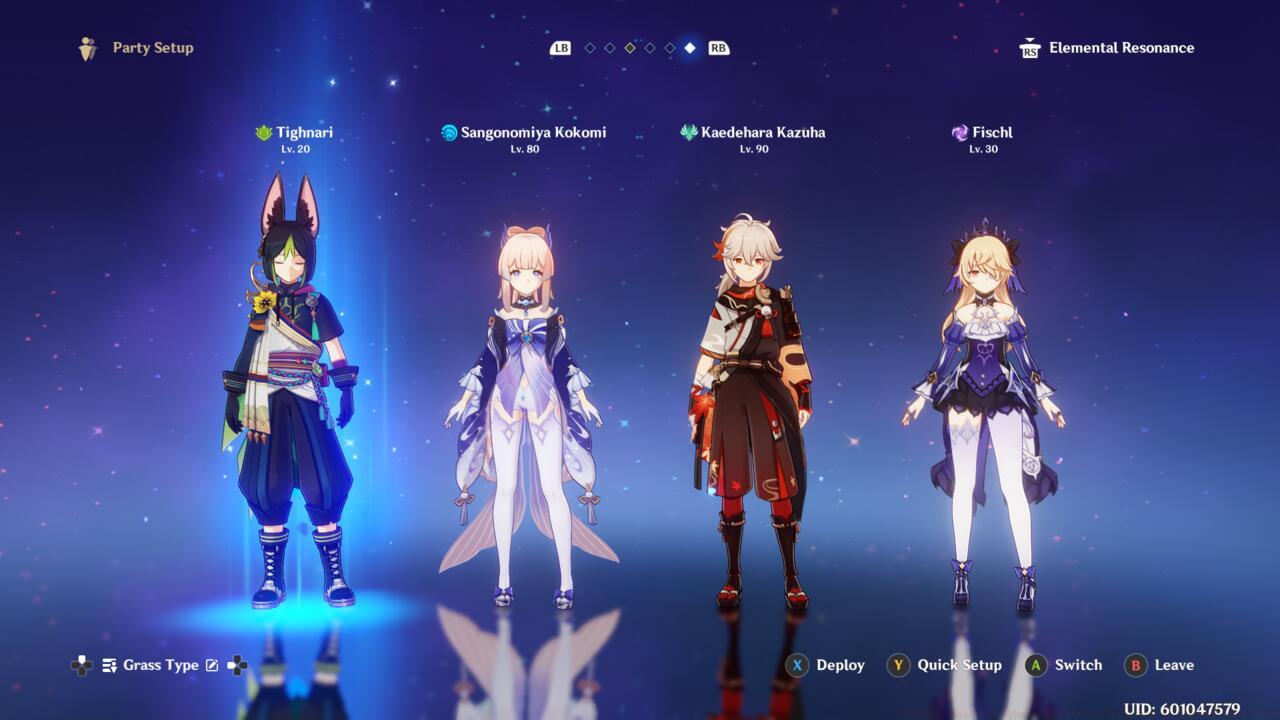Click the edit pencil beside Grass Type

click(x=213, y=664)
